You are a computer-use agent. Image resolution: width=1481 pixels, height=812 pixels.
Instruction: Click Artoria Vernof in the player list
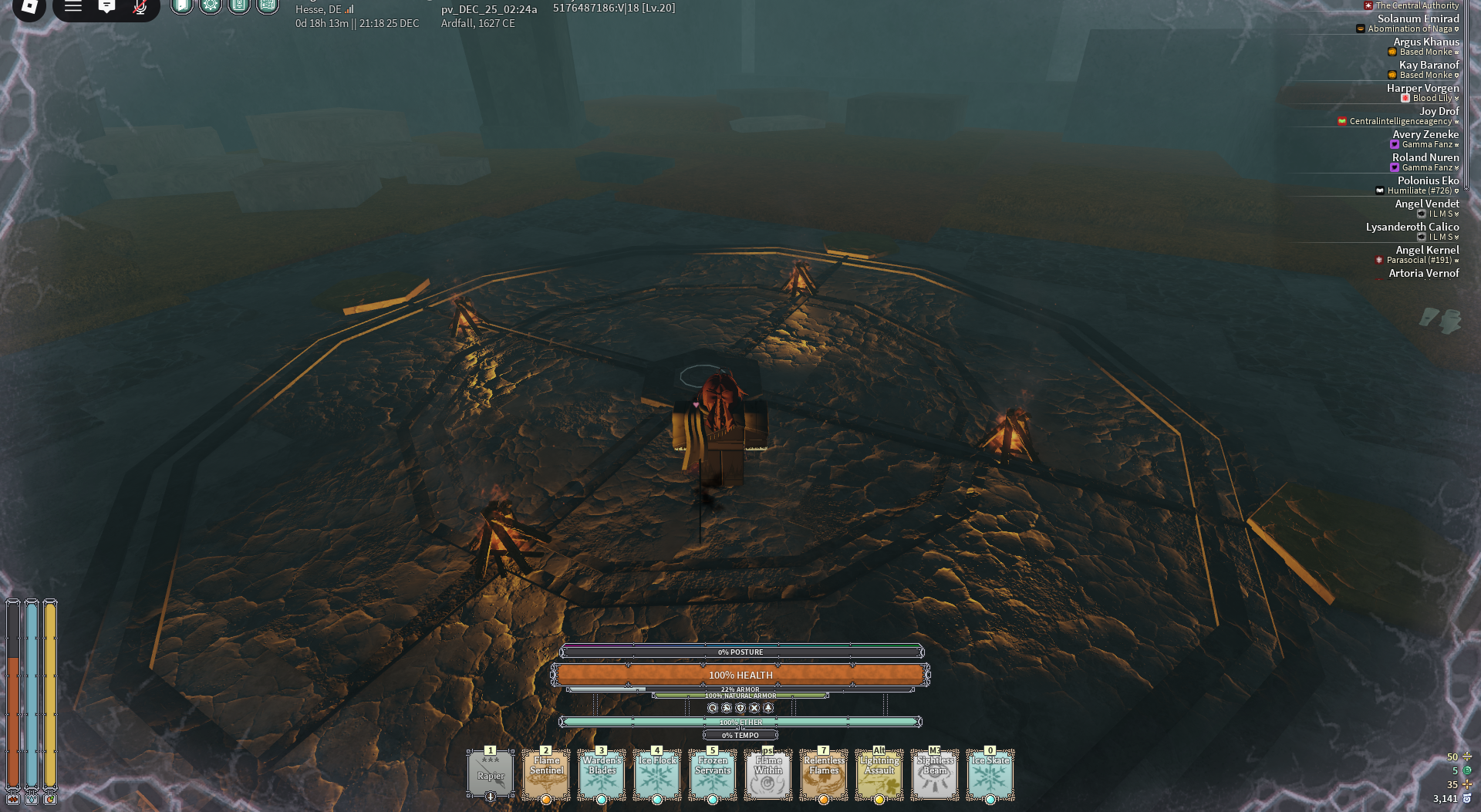pos(1423,273)
